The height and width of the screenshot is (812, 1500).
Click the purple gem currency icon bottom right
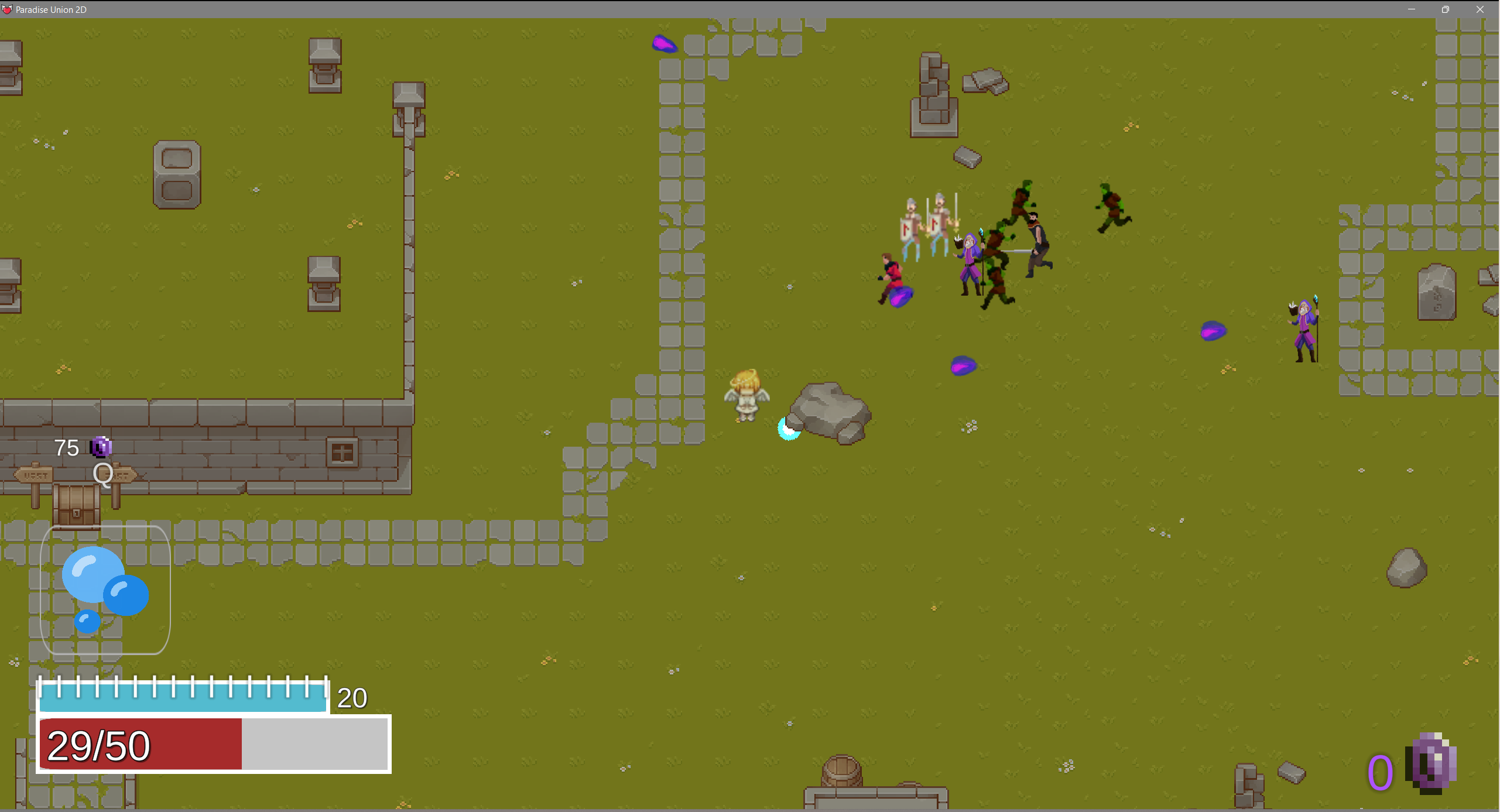pyautogui.click(x=1432, y=762)
